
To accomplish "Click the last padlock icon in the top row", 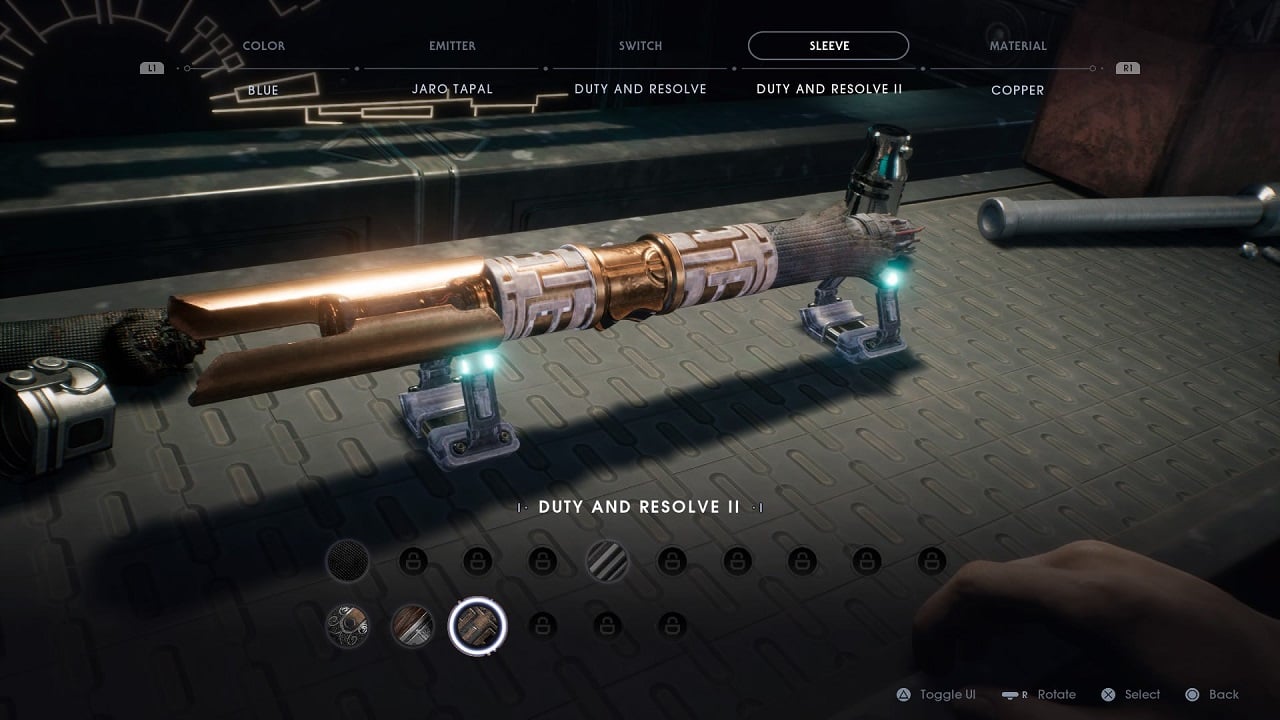I will (930, 561).
